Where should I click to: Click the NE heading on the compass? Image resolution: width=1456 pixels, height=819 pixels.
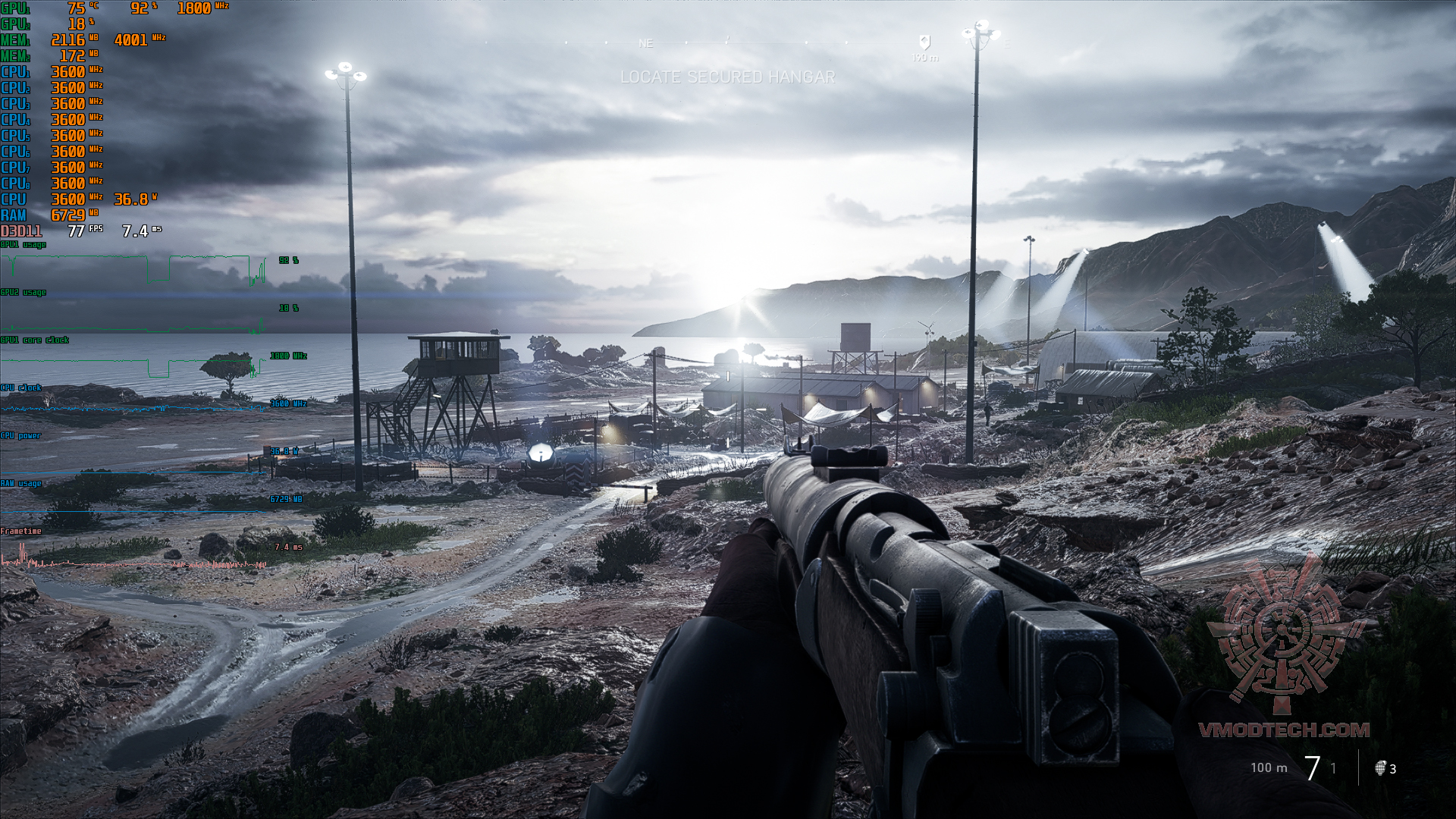pos(645,44)
